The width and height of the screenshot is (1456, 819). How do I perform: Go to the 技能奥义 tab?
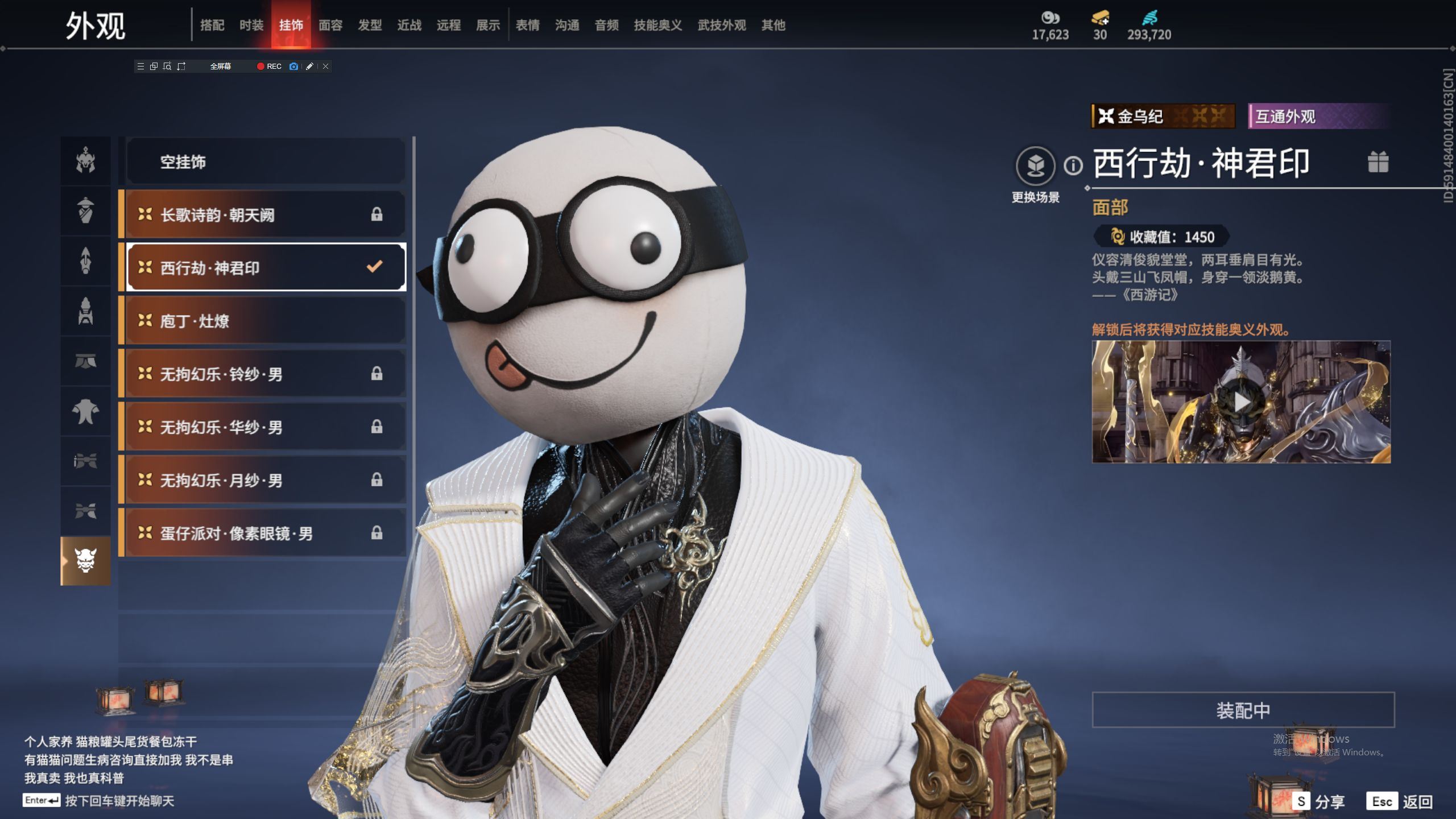pyautogui.click(x=657, y=25)
